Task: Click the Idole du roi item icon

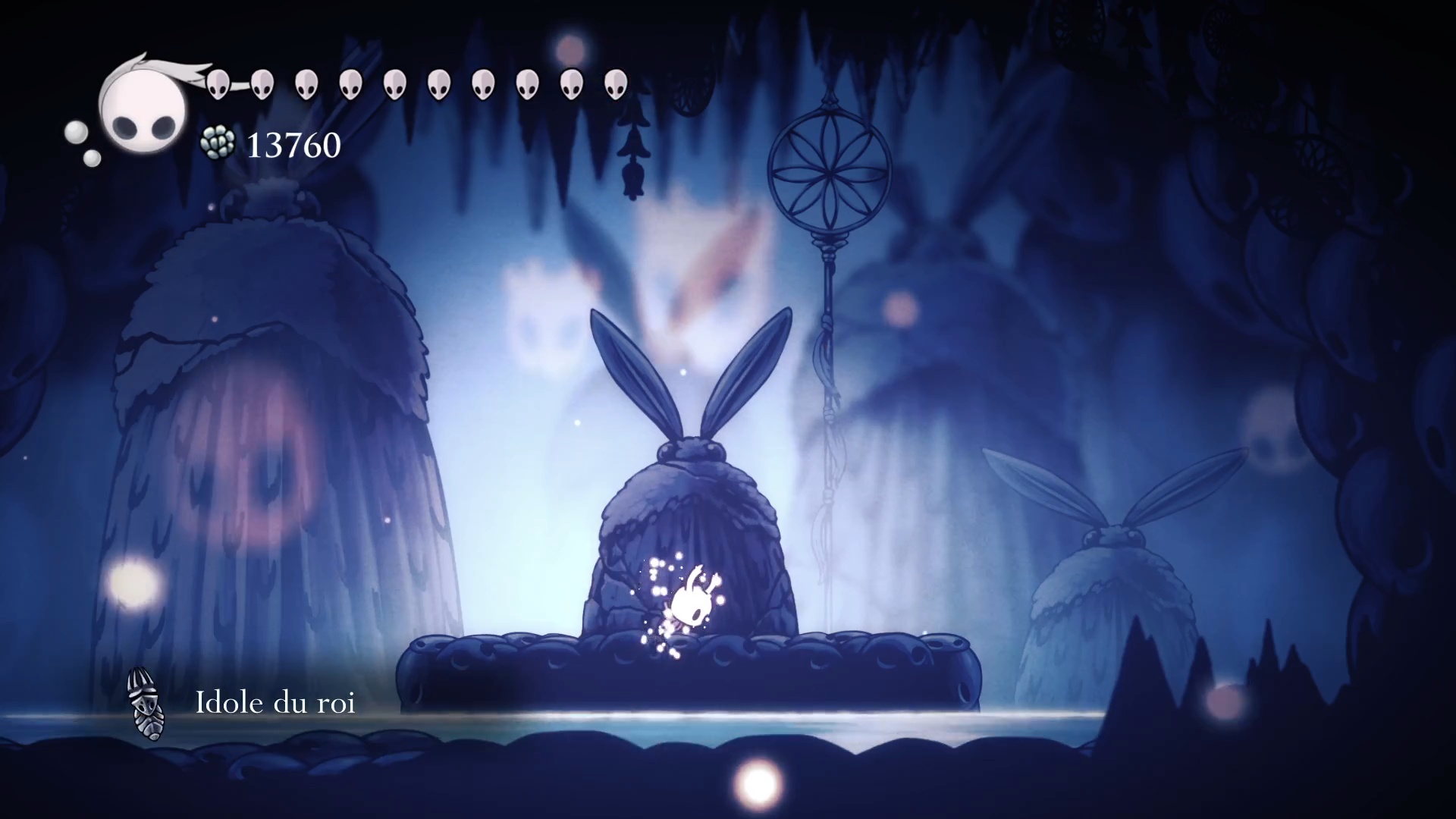Action: [145, 704]
